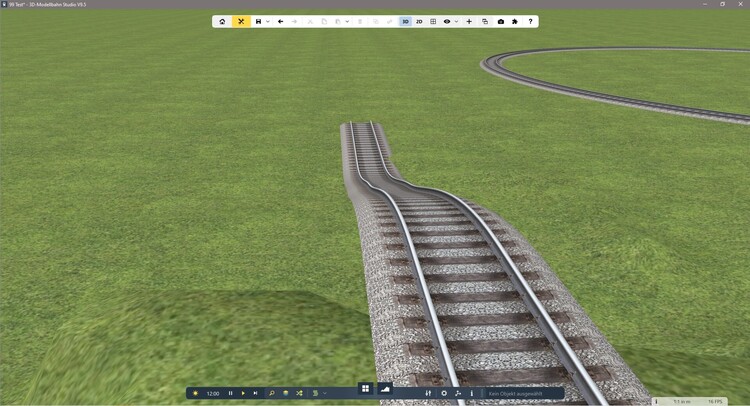Toggle the grid icon in the top toolbar
This screenshot has width=750, height=406.
[433, 21]
